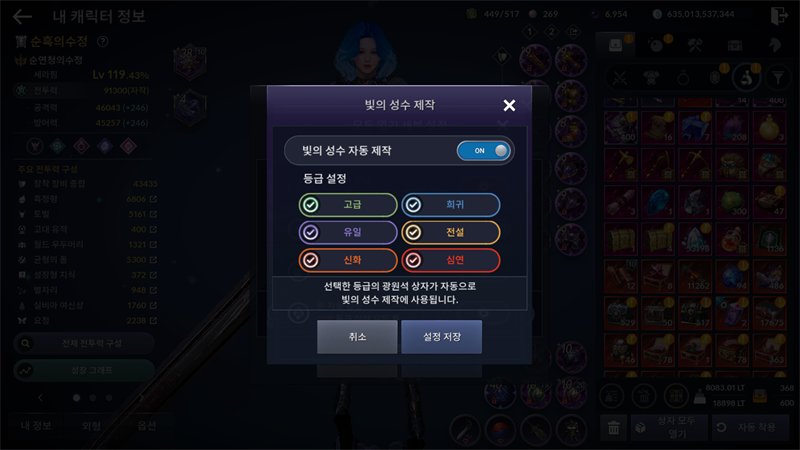
Task: Save settings with 설정 저장 button
Action: point(441,337)
